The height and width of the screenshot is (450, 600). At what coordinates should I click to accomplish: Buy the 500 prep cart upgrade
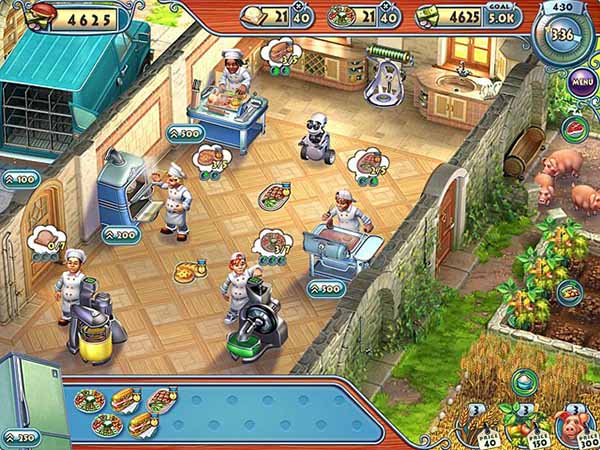pos(184,133)
